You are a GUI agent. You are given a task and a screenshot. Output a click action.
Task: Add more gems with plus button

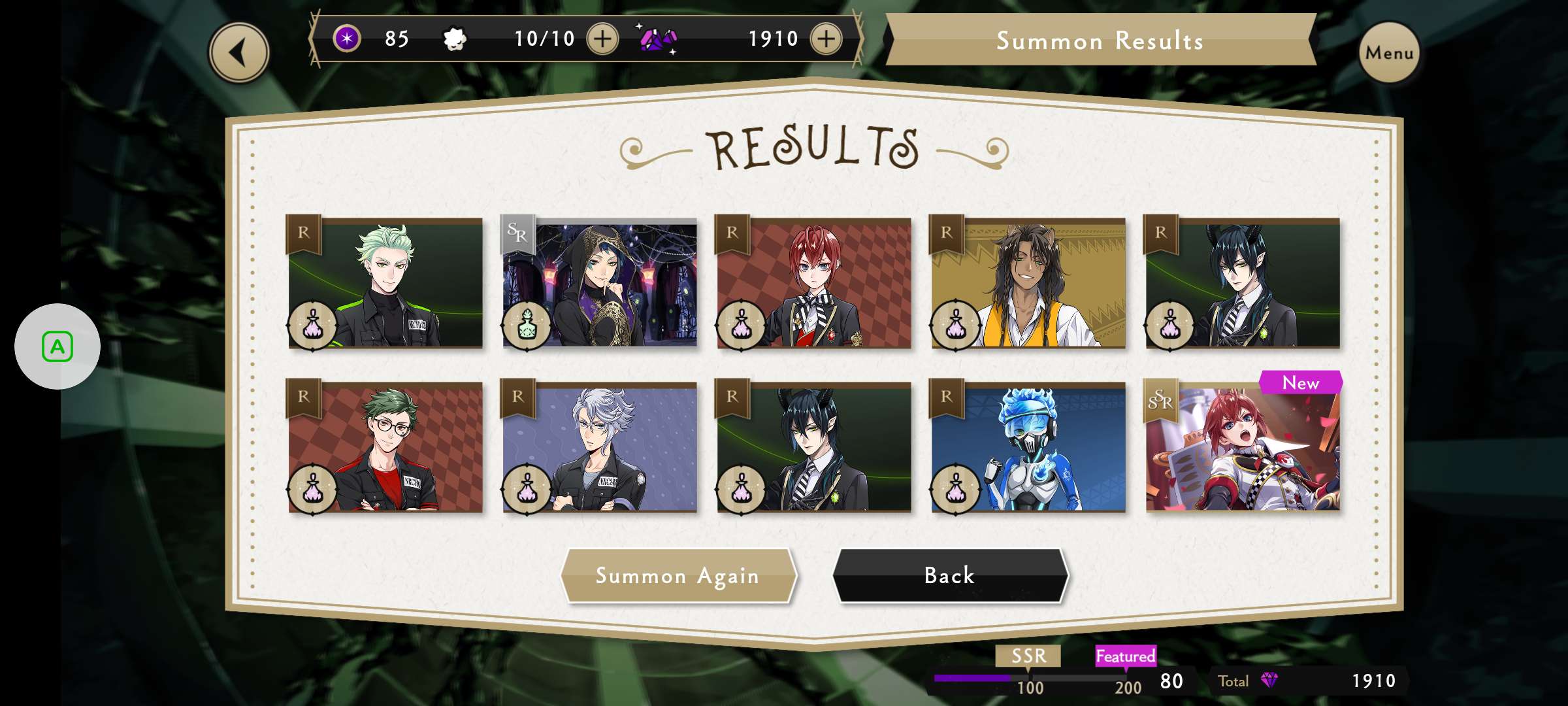[x=826, y=39]
